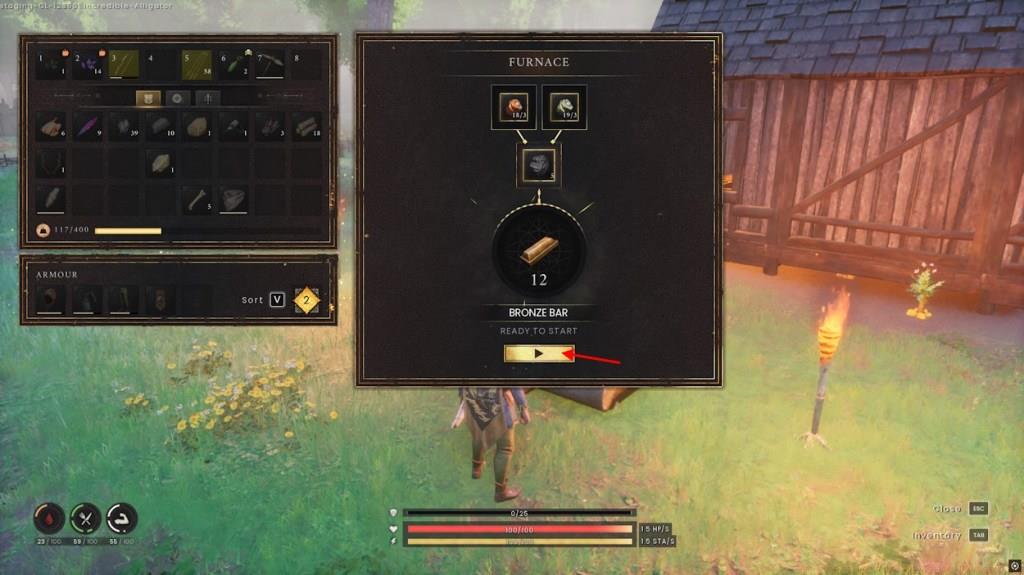Select the necklace item in inventory
The height and width of the screenshot is (575, 1024).
pyautogui.click(x=52, y=163)
